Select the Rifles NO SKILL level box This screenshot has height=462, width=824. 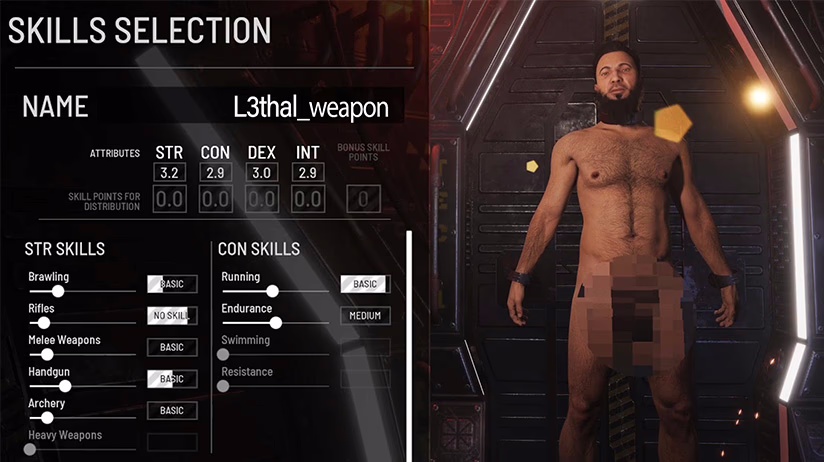172,316
